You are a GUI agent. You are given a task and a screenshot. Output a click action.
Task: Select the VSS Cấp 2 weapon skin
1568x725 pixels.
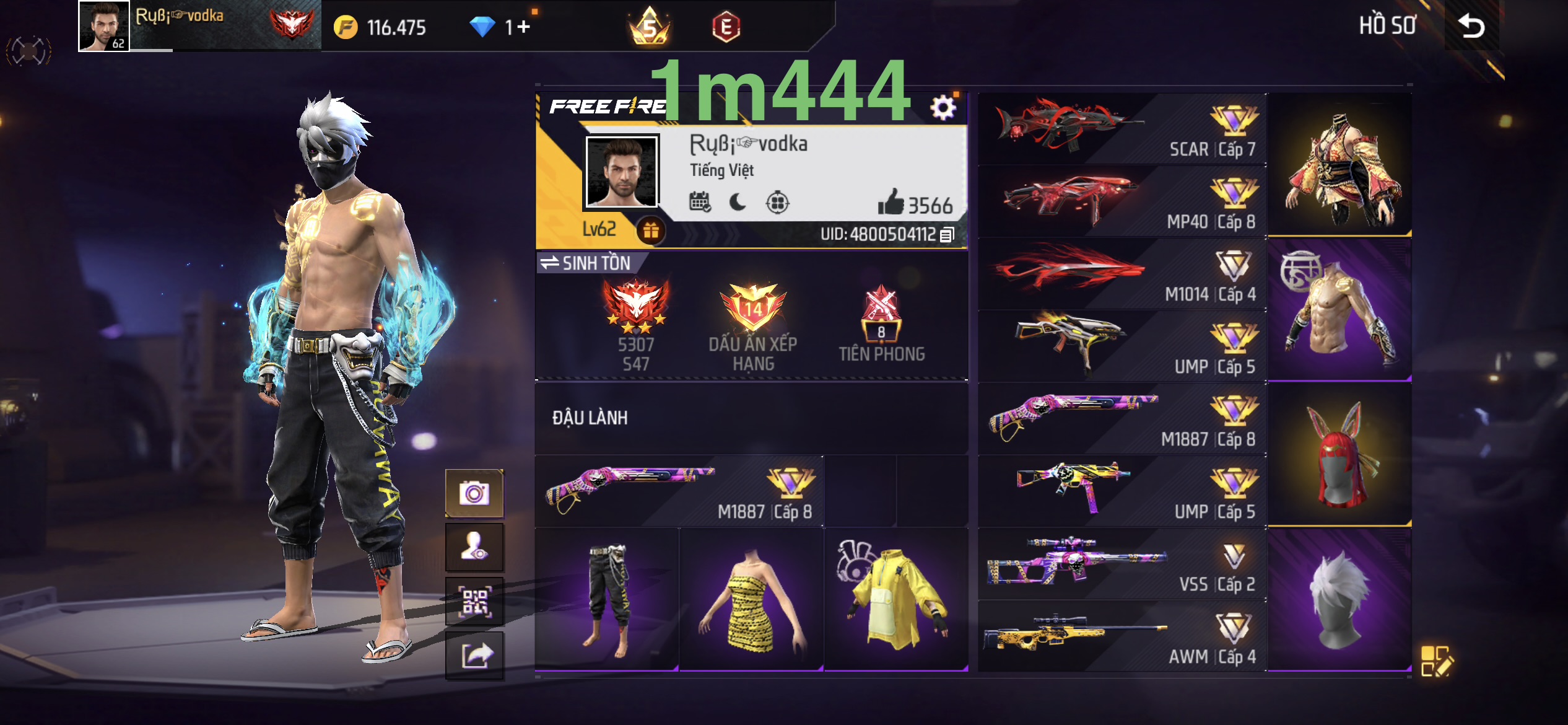click(1122, 564)
